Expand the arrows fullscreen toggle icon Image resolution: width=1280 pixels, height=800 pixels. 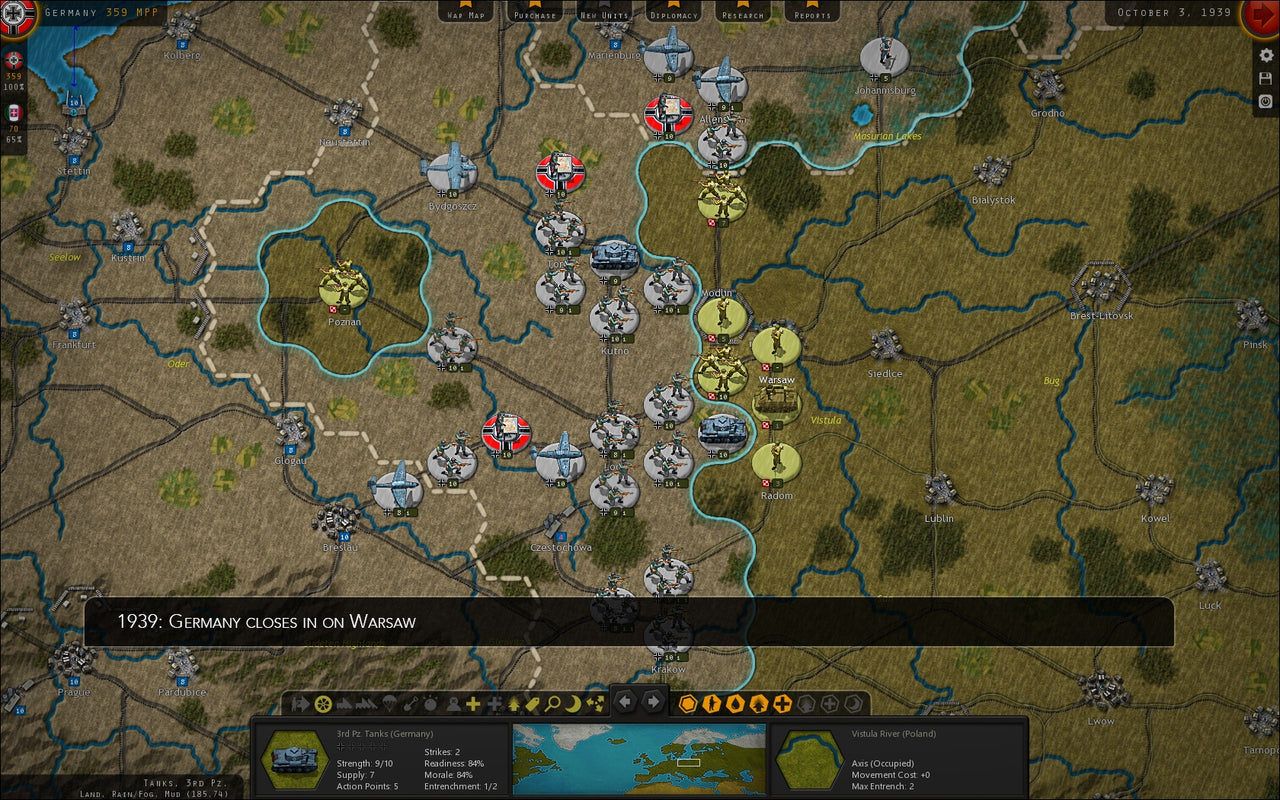tap(597, 703)
